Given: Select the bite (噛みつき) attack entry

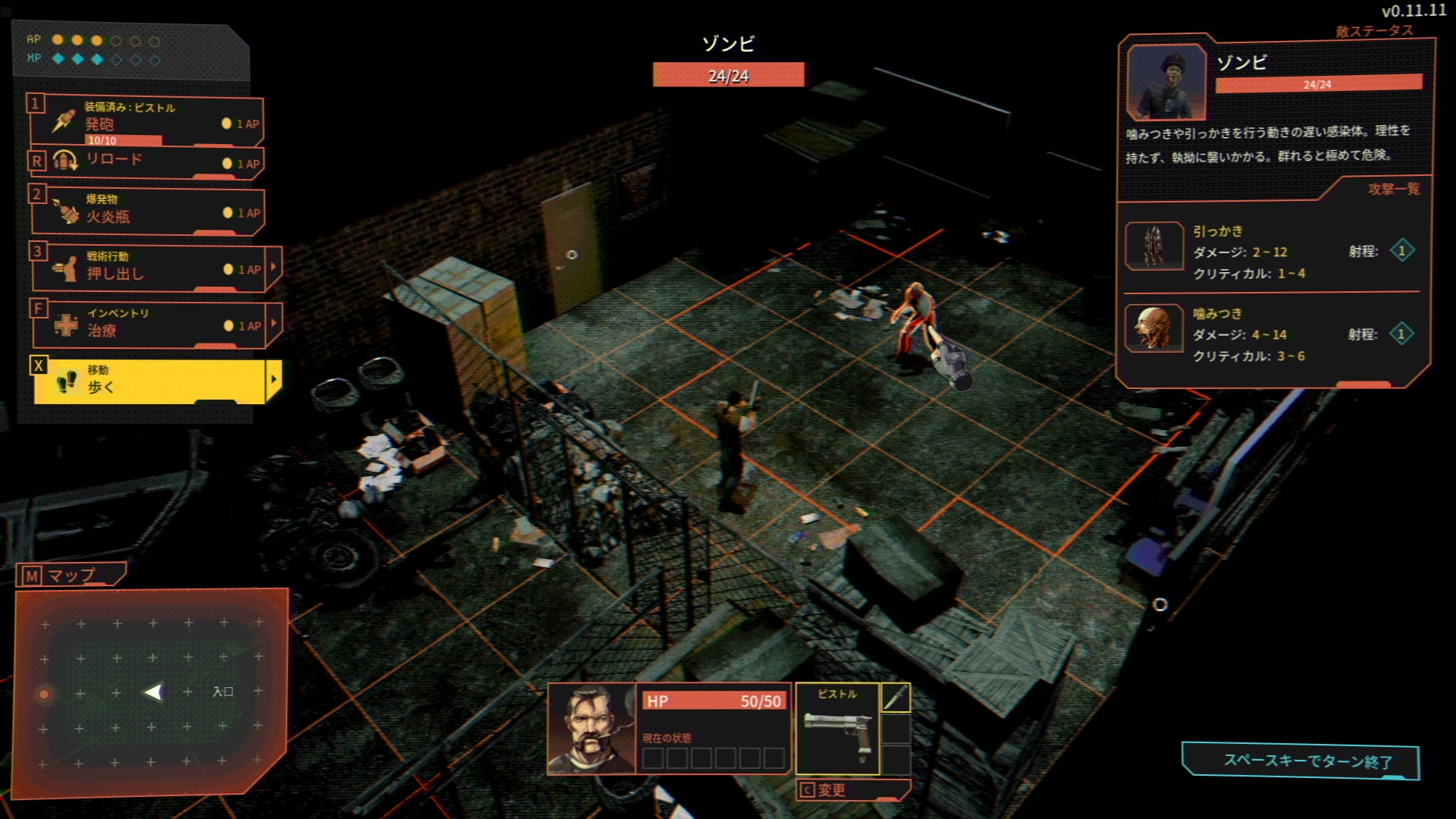Looking at the screenshot, I should pos(1271,334).
